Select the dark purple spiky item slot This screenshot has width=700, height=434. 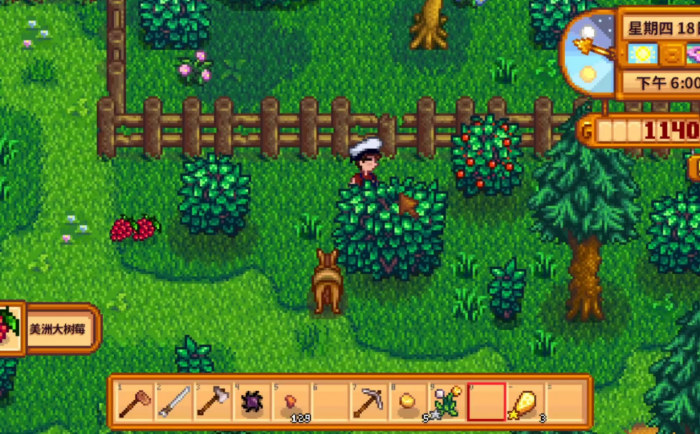(250, 402)
